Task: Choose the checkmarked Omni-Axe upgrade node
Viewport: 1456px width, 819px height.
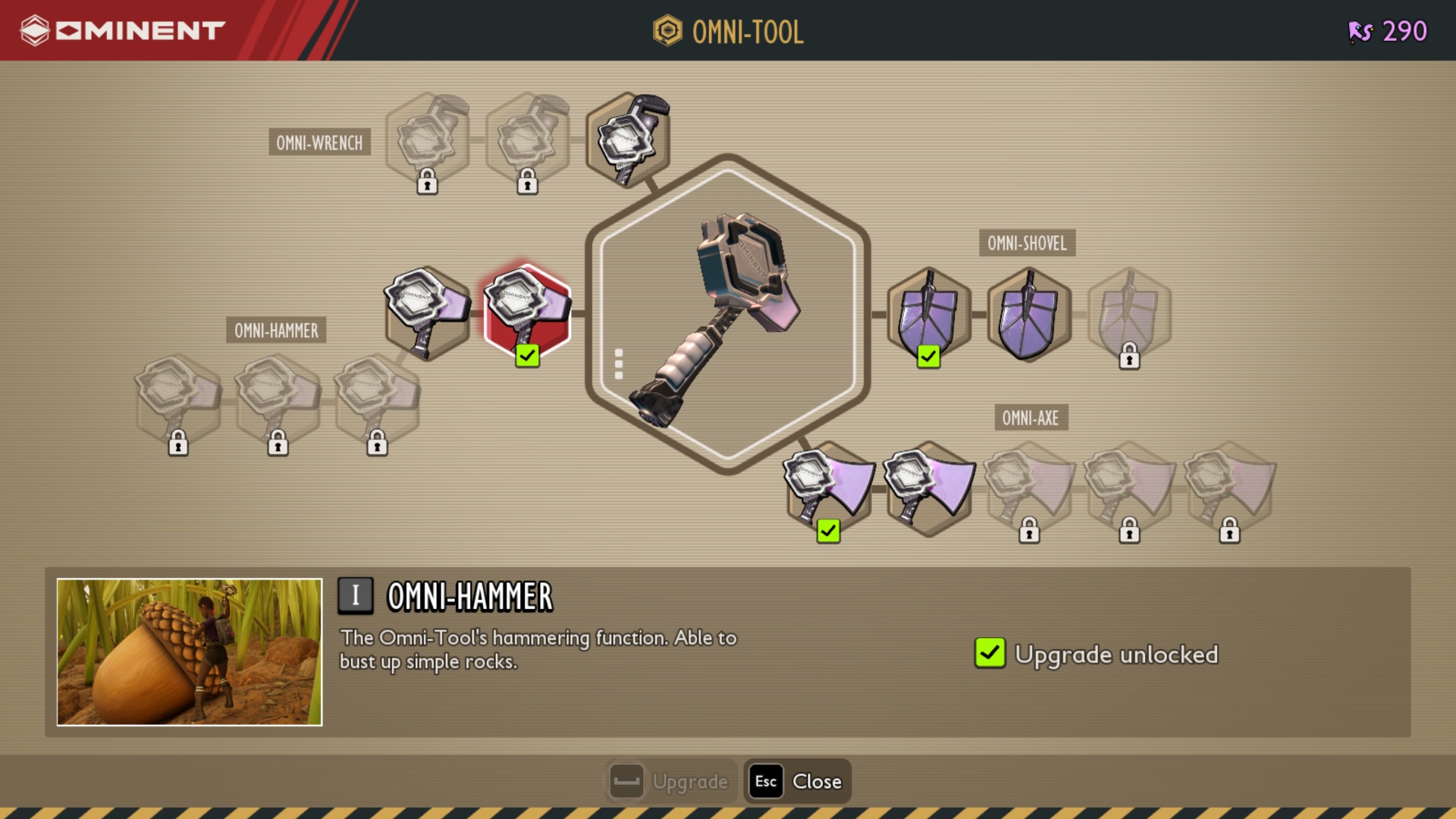Action: click(829, 488)
